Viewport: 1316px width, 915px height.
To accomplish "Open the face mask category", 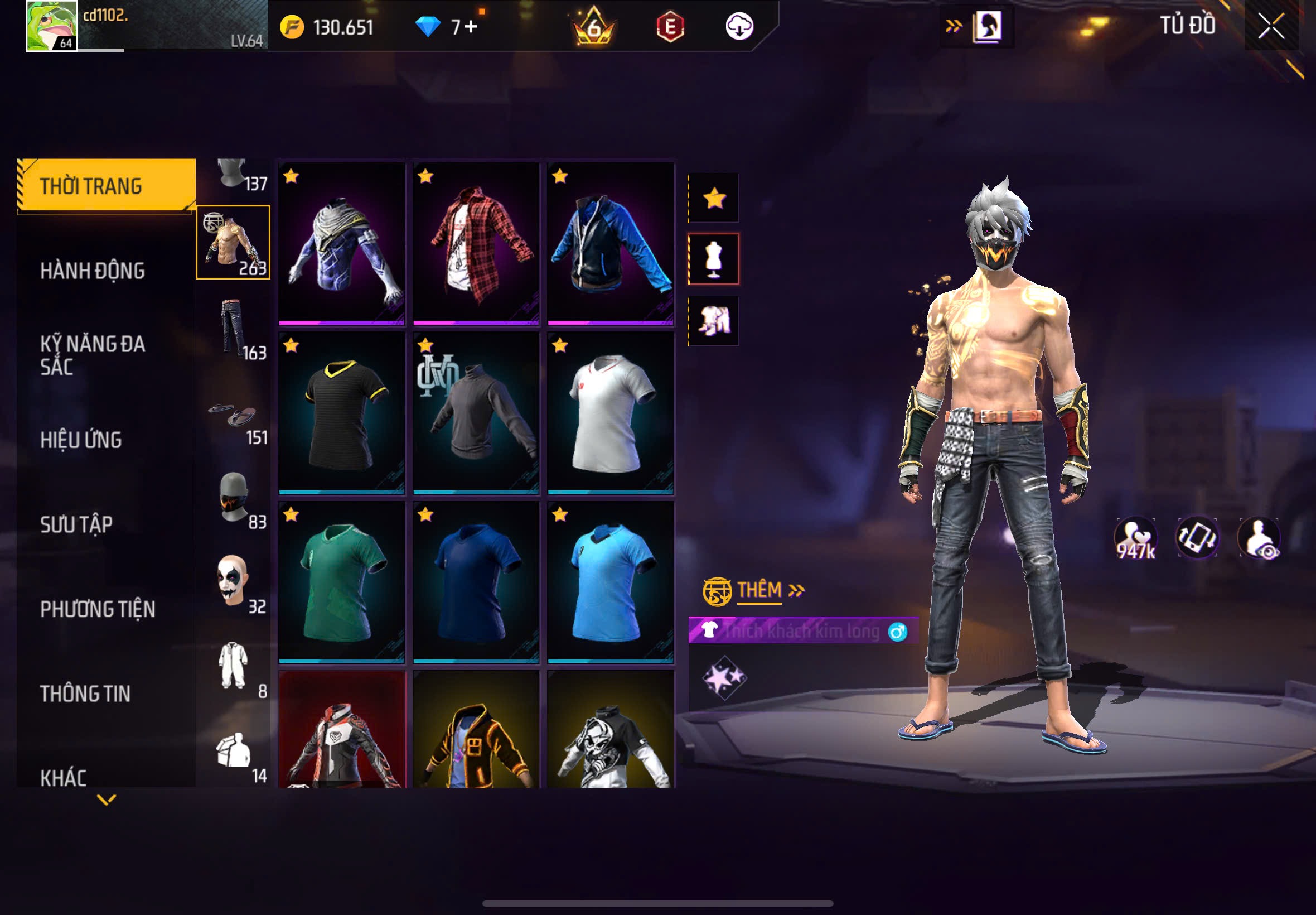I will [x=234, y=498].
